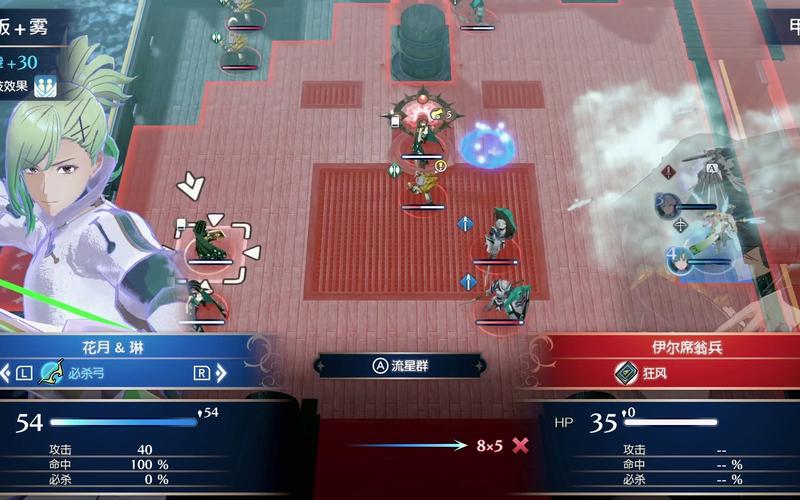Select the unit inside the white cursor brackets
The image size is (800, 500).
tap(212, 241)
